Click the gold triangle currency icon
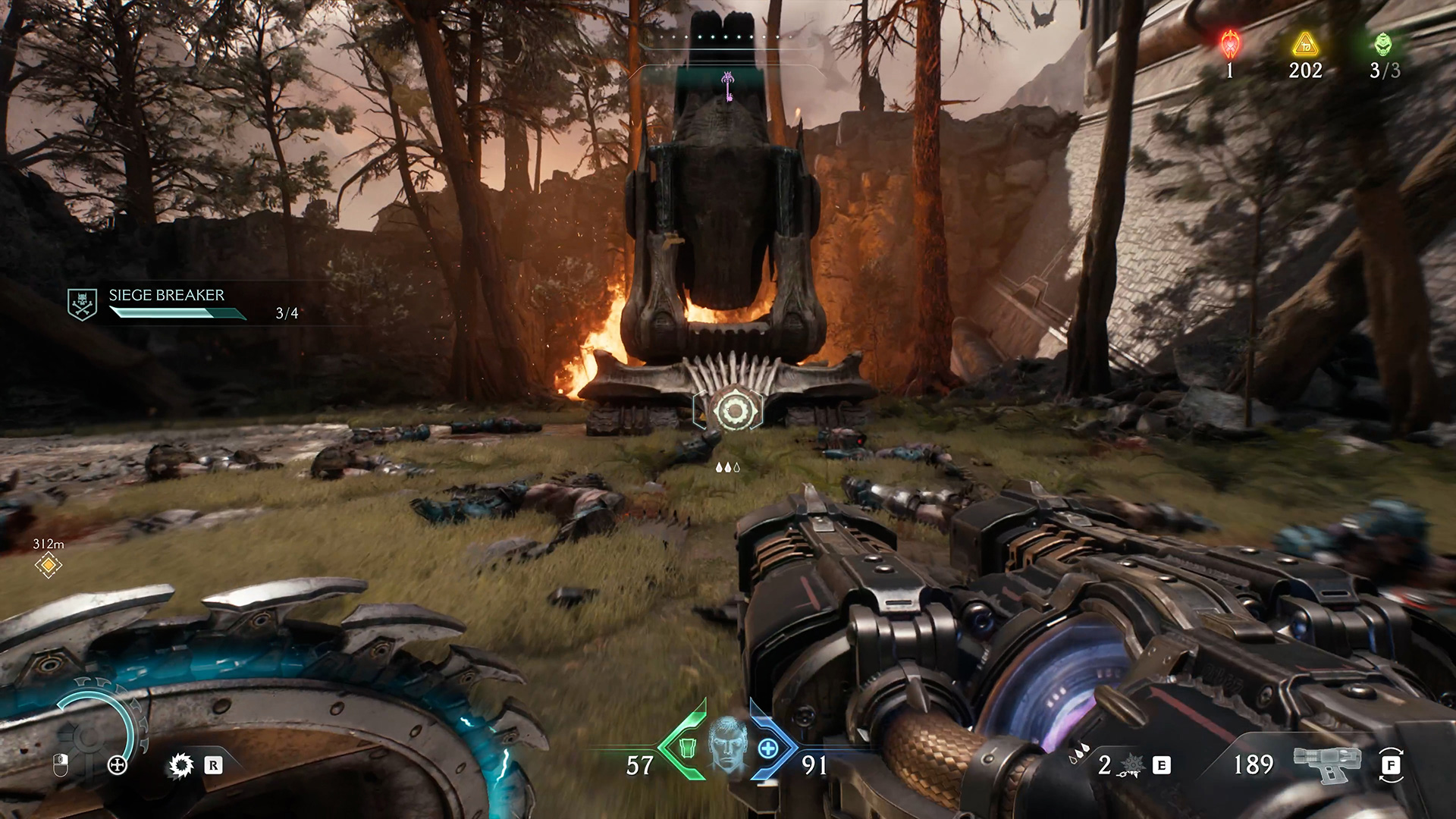This screenshot has height=819, width=1456. pyautogui.click(x=1304, y=45)
